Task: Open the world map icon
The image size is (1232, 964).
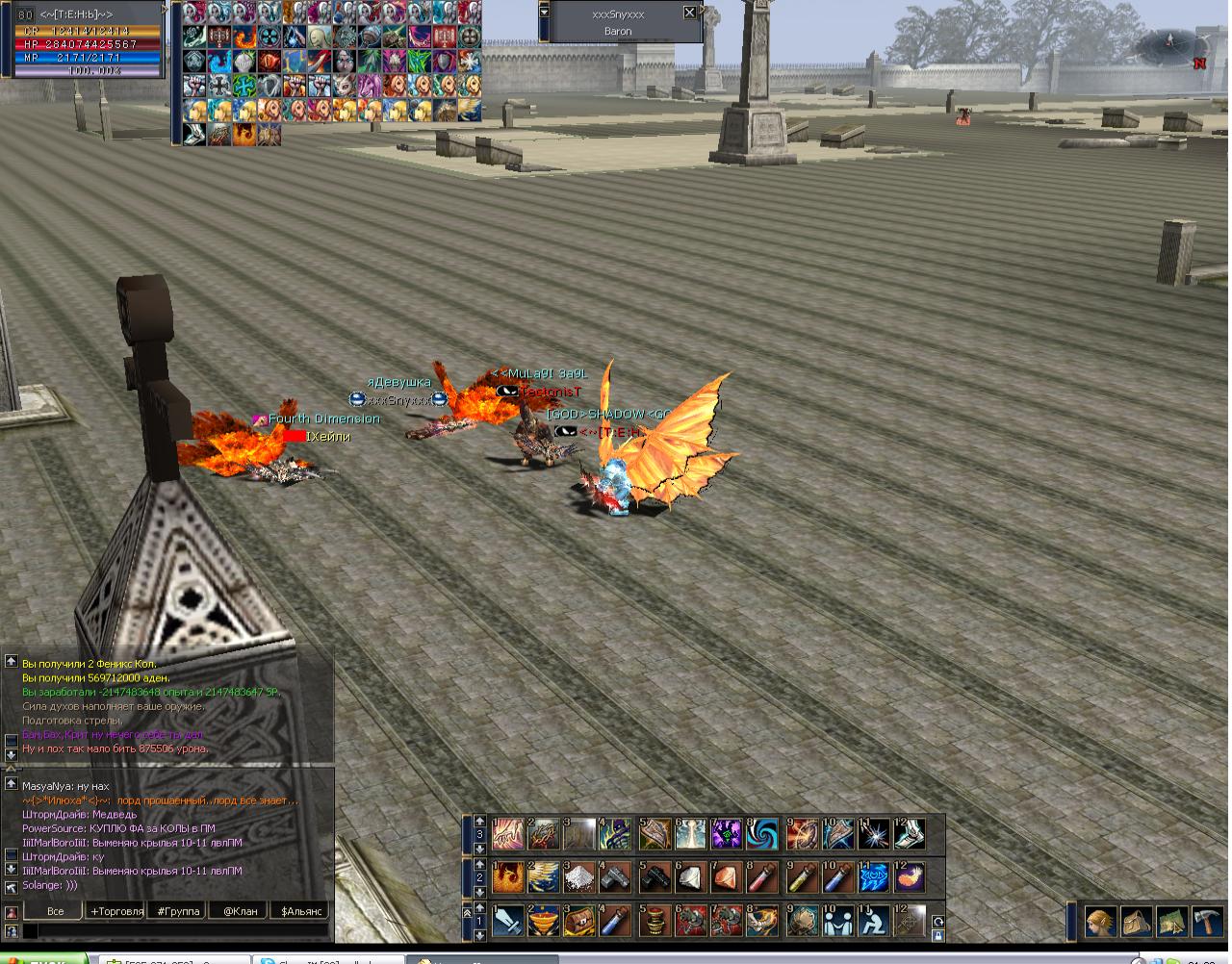Action: click(x=1170, y=921)
